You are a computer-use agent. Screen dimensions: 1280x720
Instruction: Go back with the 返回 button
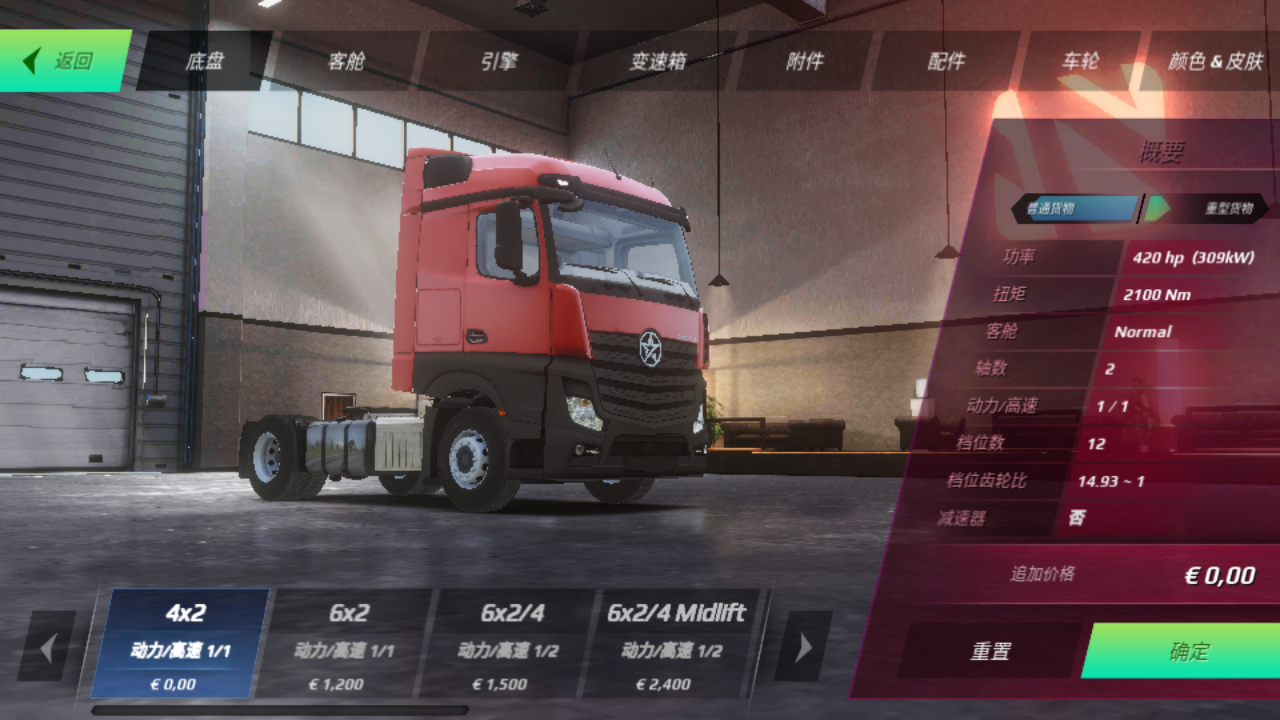(65, 61)
